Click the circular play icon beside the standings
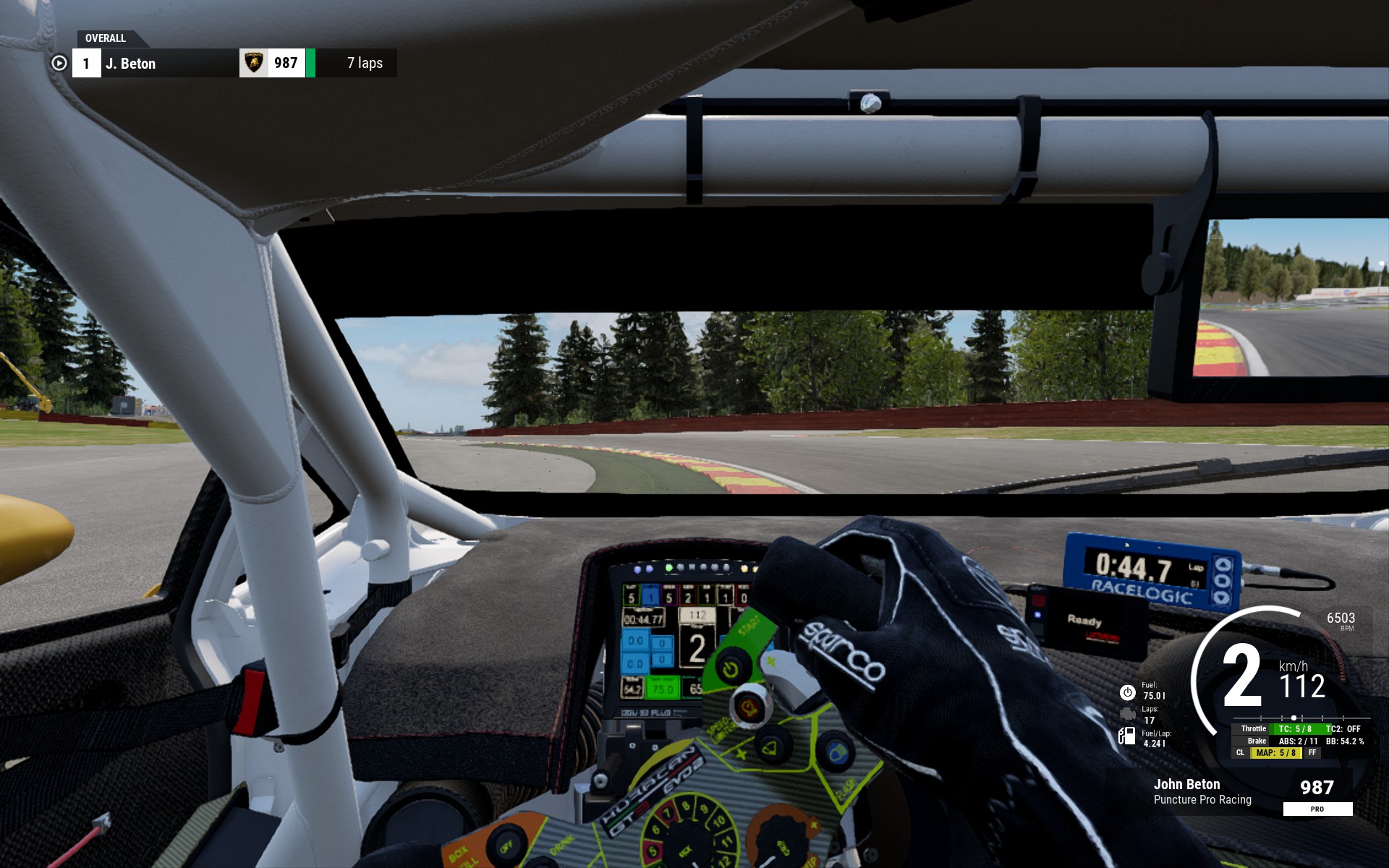This screenshot has width=1389, height=868. tap(59, 64)
